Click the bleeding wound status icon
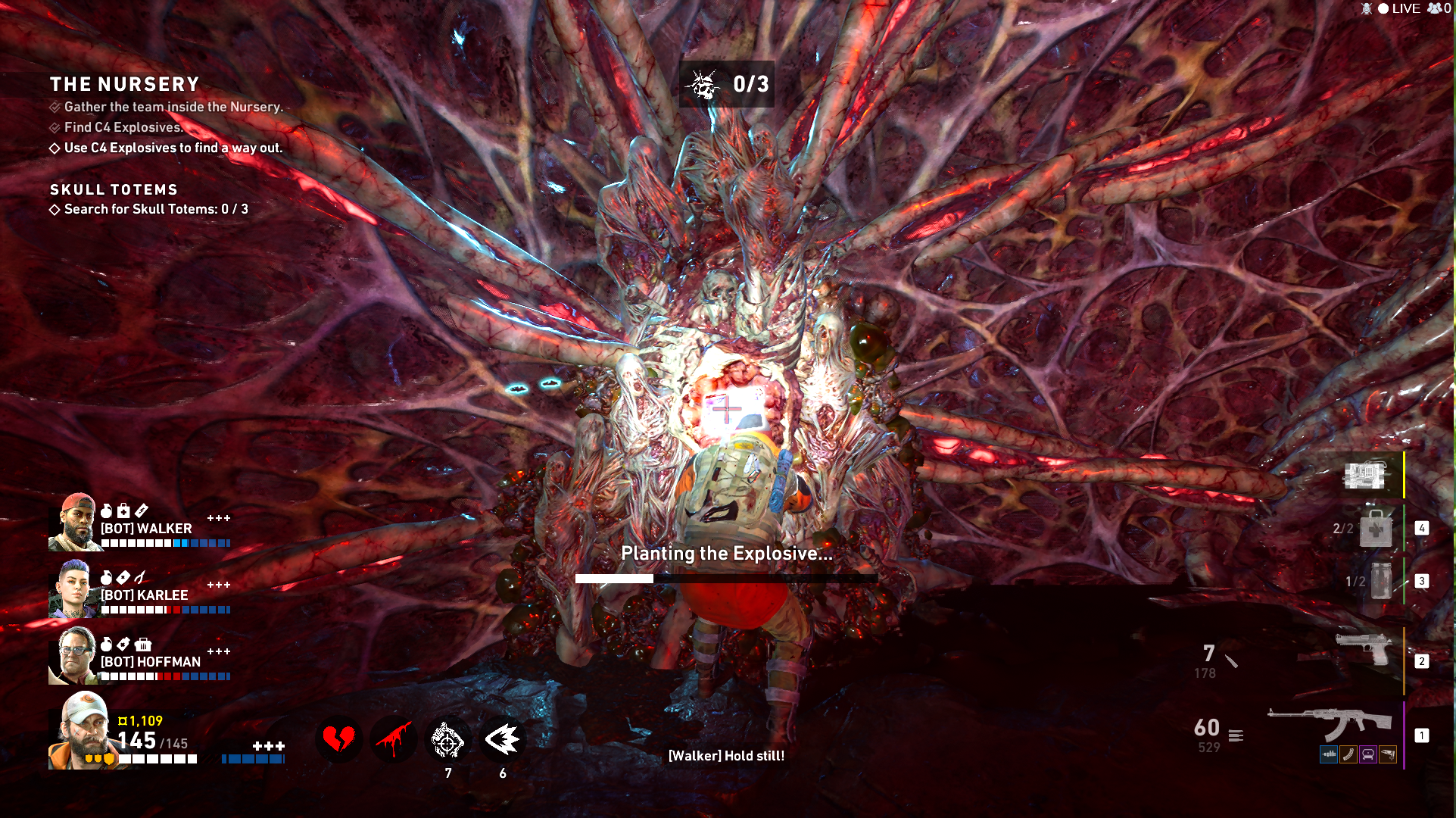 [x=394, y=738]
